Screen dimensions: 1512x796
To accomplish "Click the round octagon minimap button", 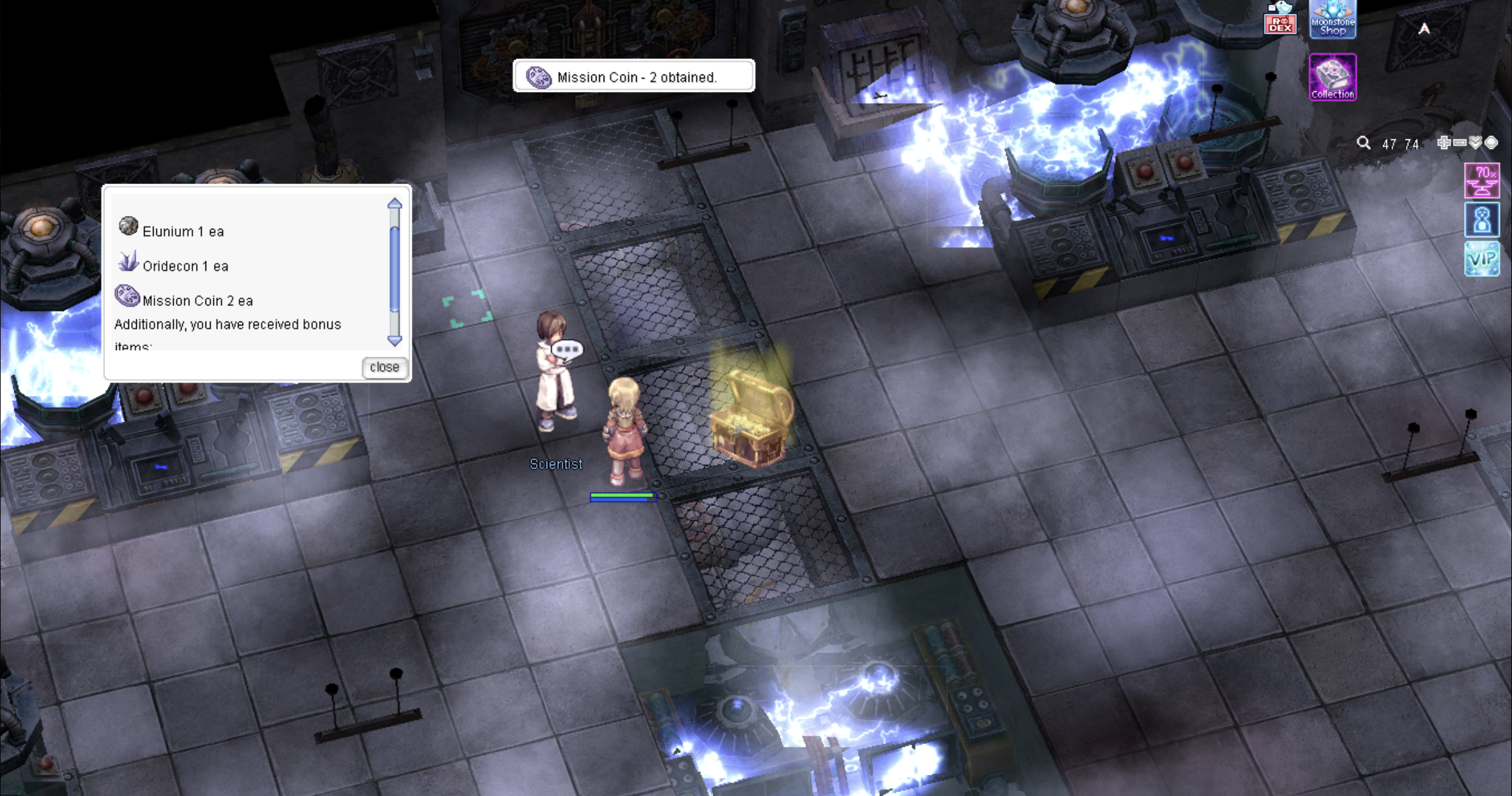I will [x=1491, y=143].
